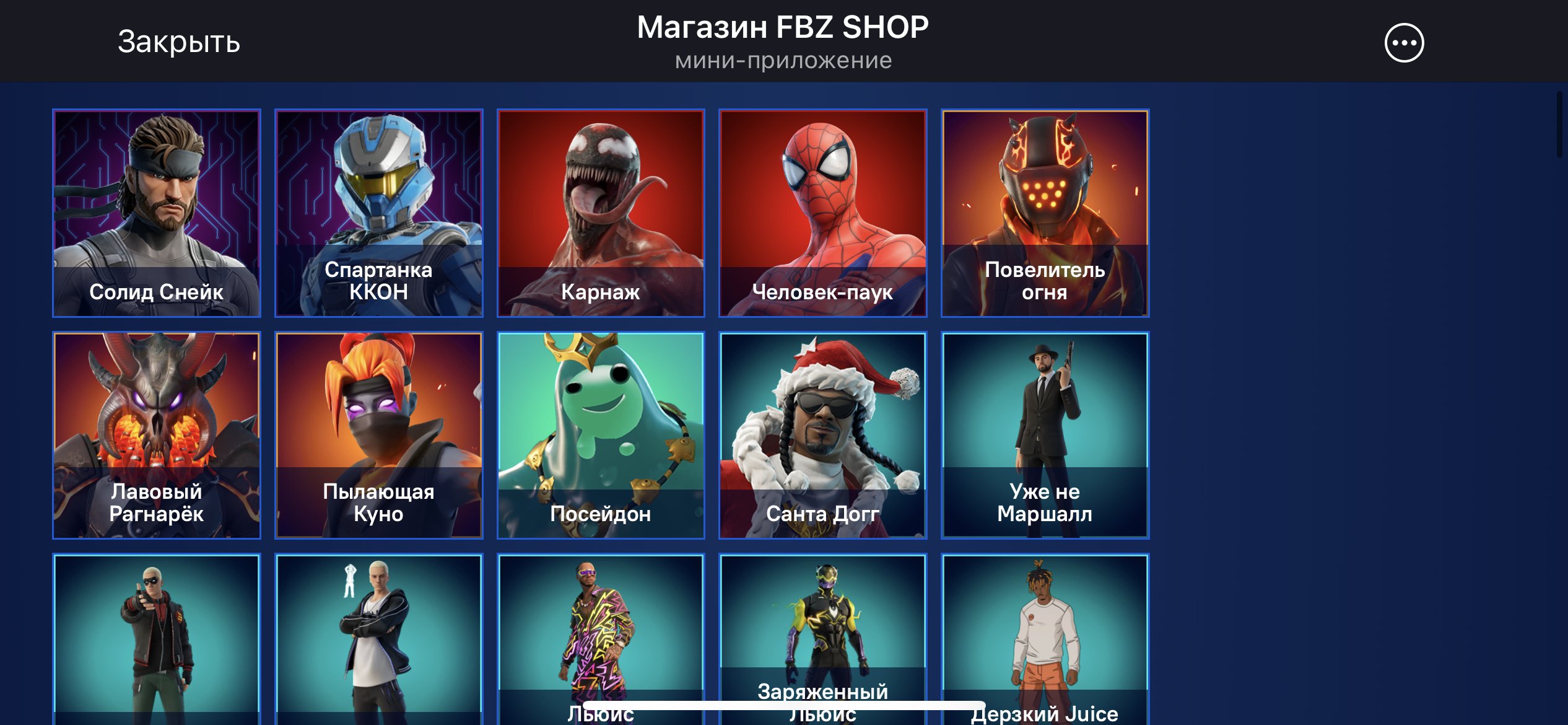
Task: Close the FBZ SHOP mini-app
Action: coord(178,43)
